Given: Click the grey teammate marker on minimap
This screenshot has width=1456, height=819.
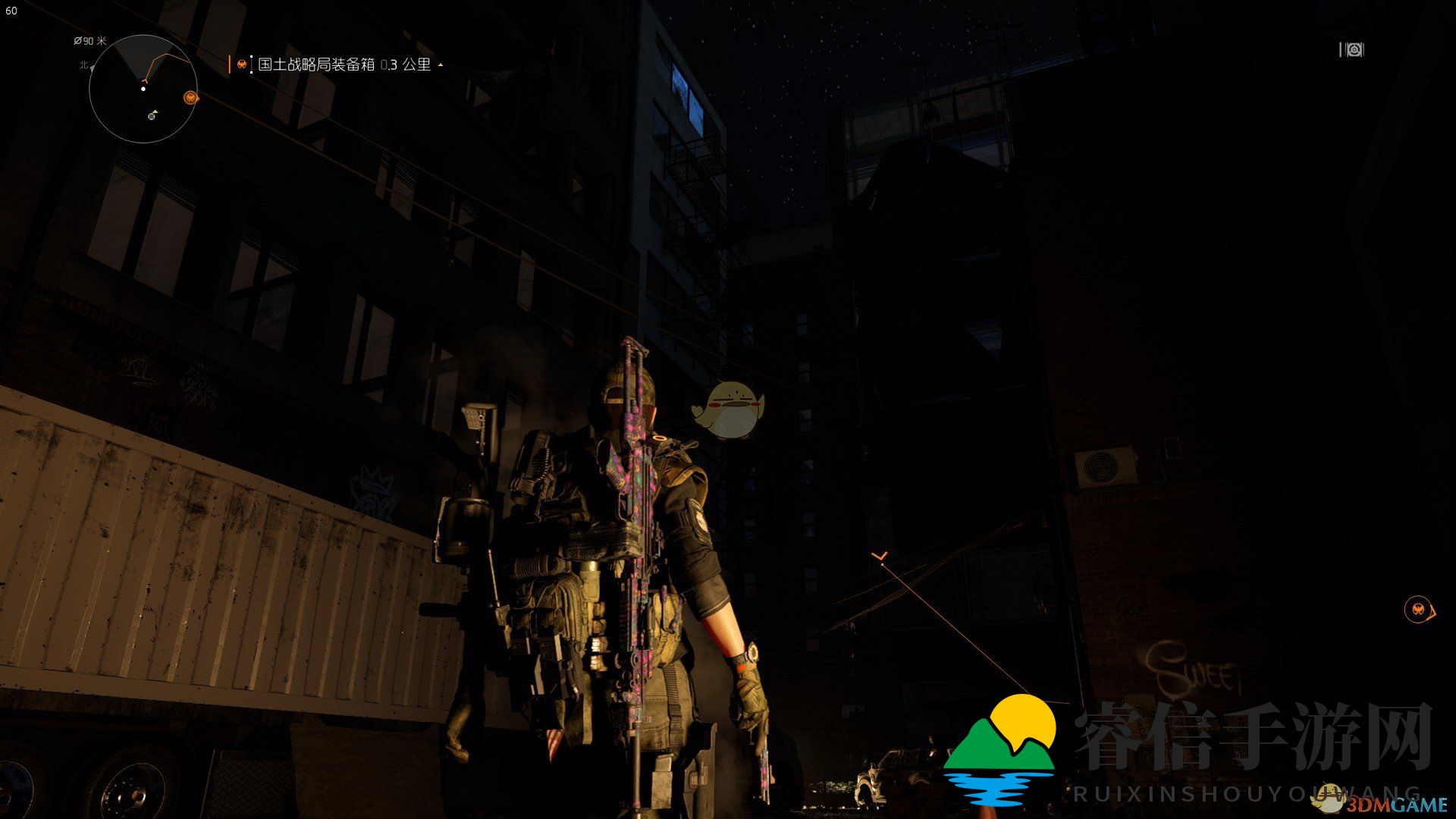Looking at the screenshot, I should pyautogui.click(x=152, y=115).
